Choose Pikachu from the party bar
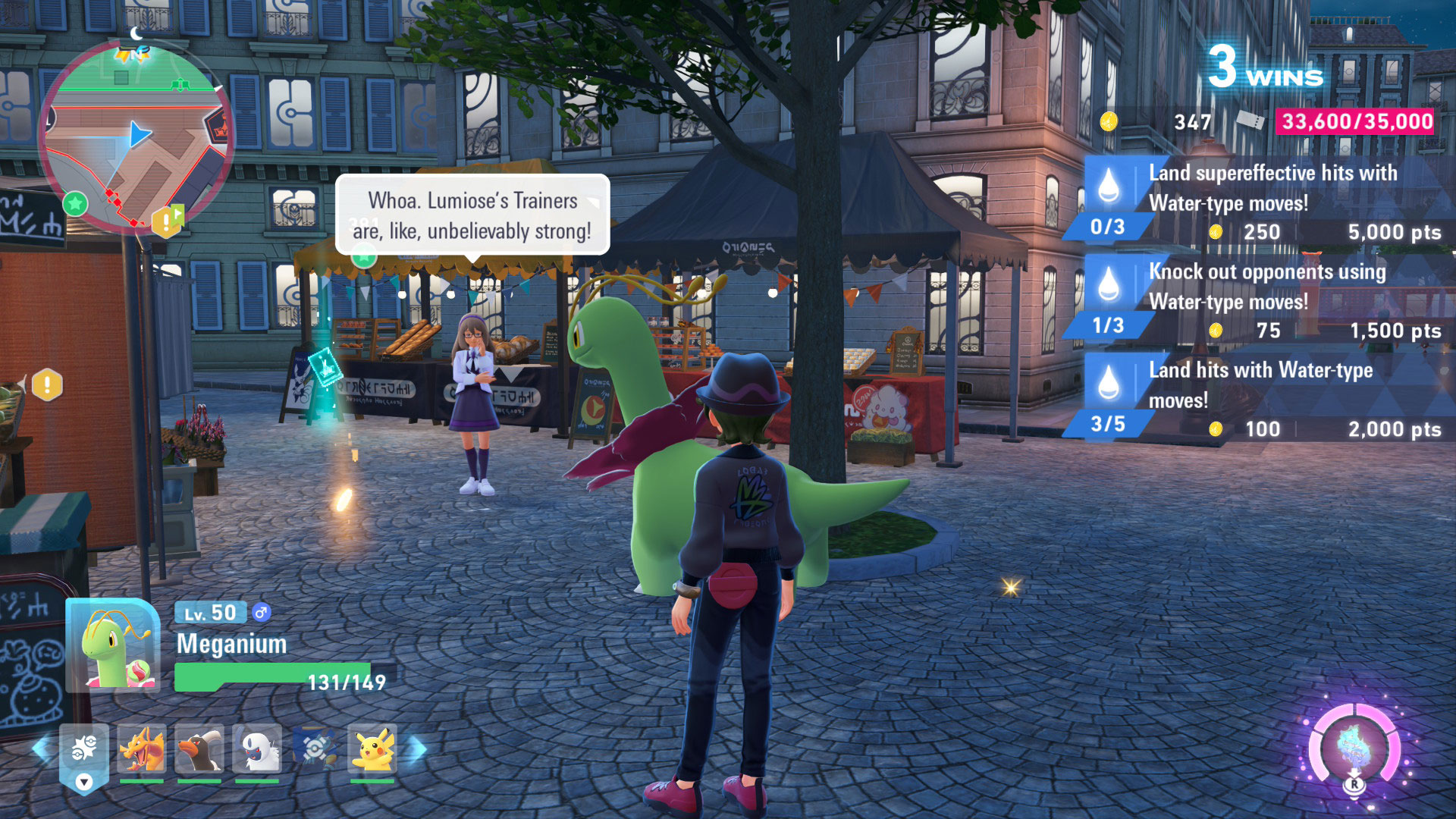 tap(372, 750)
